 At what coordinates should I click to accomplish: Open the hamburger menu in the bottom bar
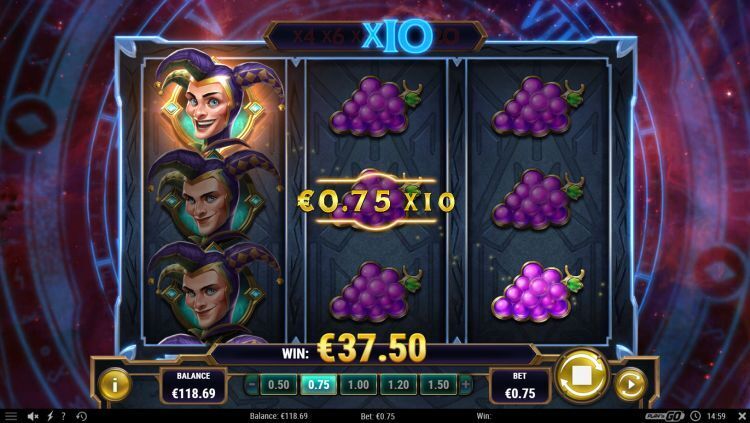coord(11,416)
